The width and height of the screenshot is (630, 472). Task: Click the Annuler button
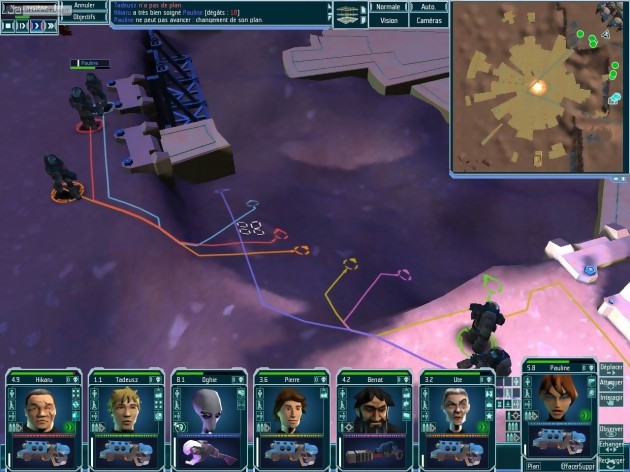(84, 6)
